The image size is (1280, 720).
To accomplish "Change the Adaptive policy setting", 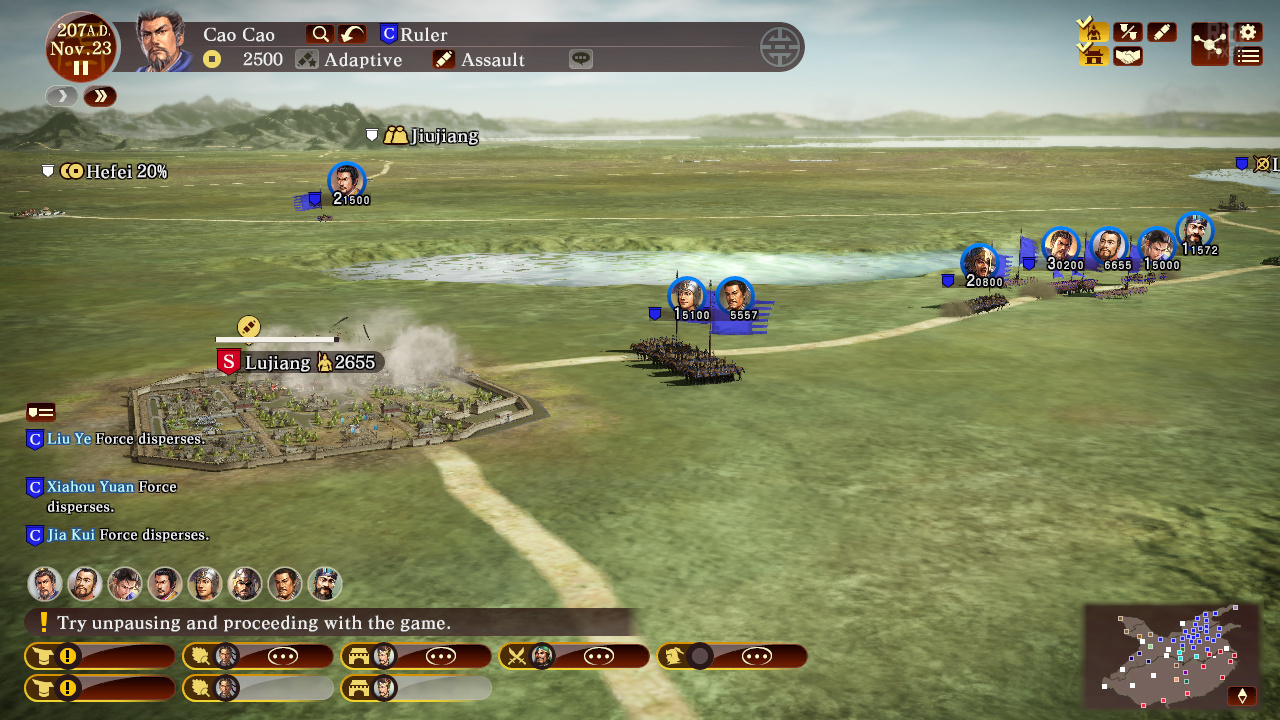I will pos(349,59).
